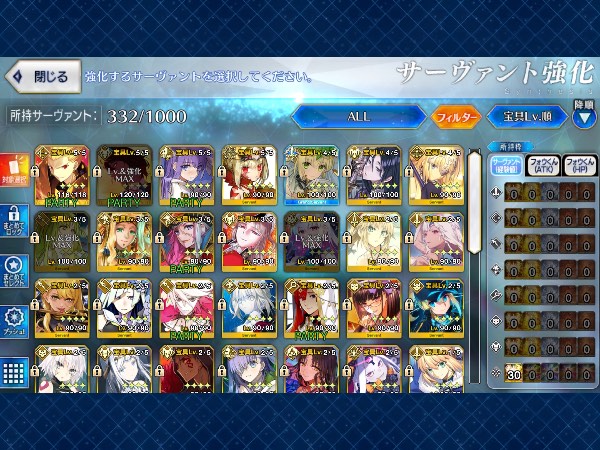600x450 pixels.
Task: Switch to the Fou ATK tab
Action: click(x=543, y=165)
